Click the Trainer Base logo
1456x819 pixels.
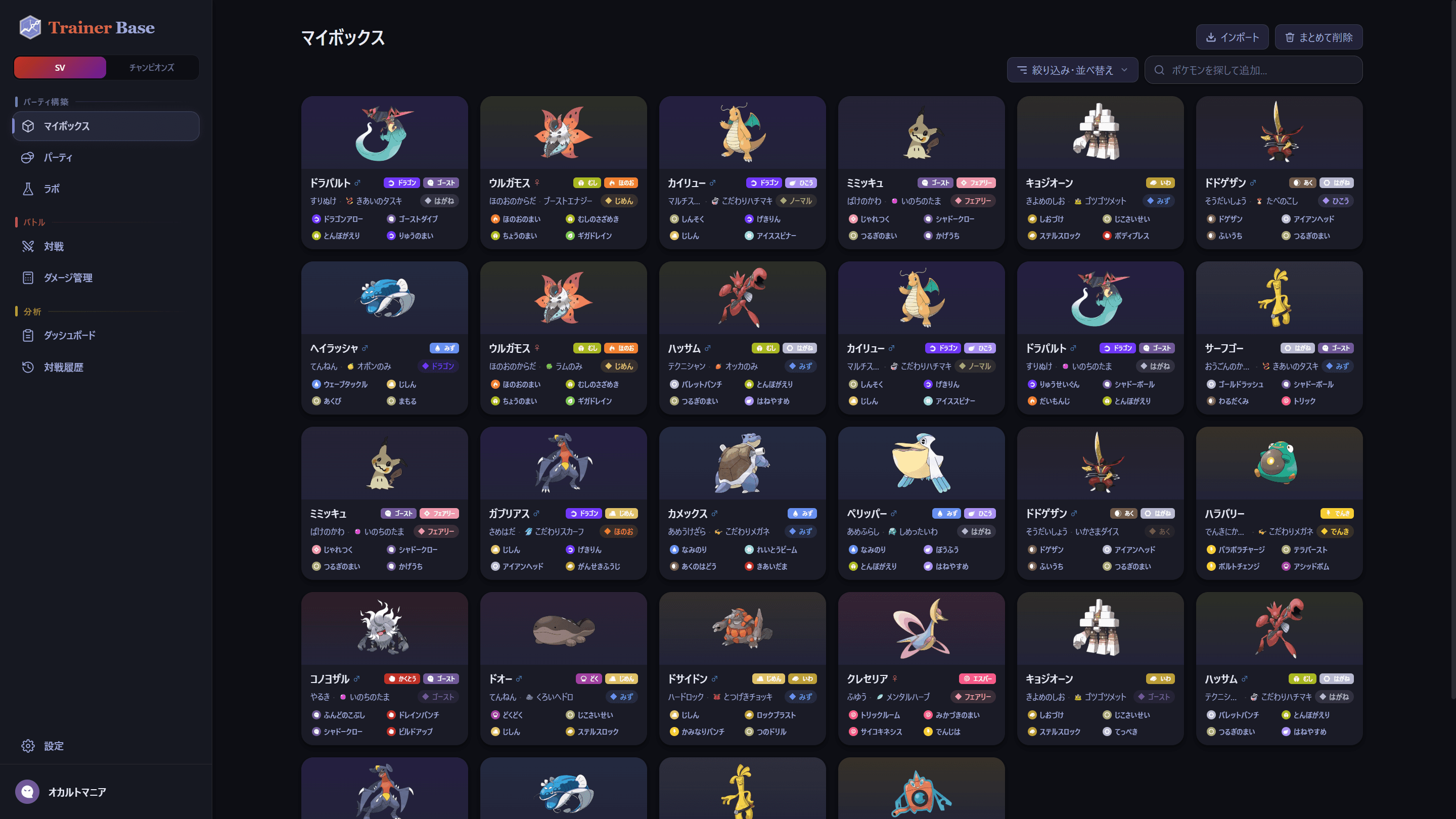point(85,27)
